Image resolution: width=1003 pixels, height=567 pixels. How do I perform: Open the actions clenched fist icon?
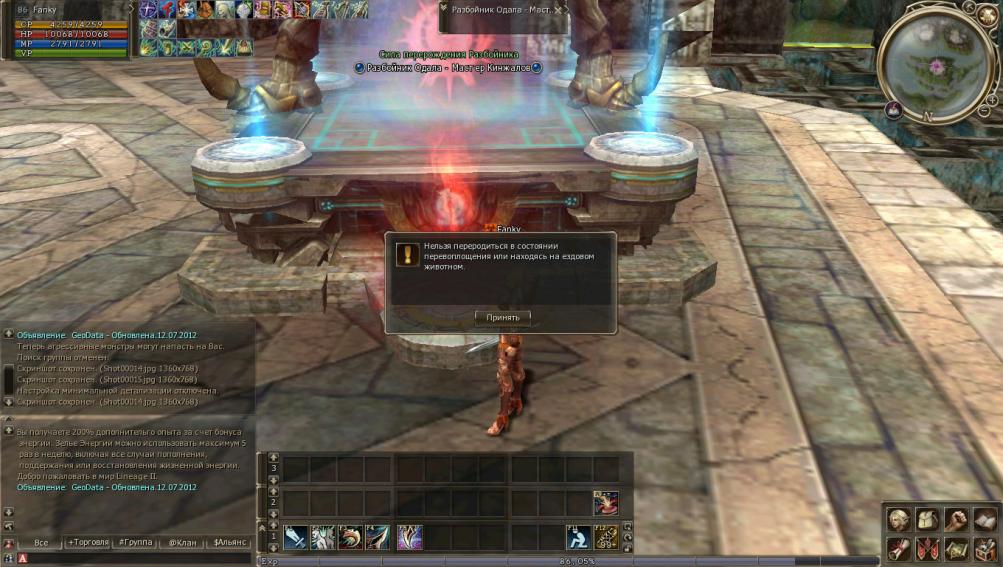pyautogui.click(x=957, y=520)
